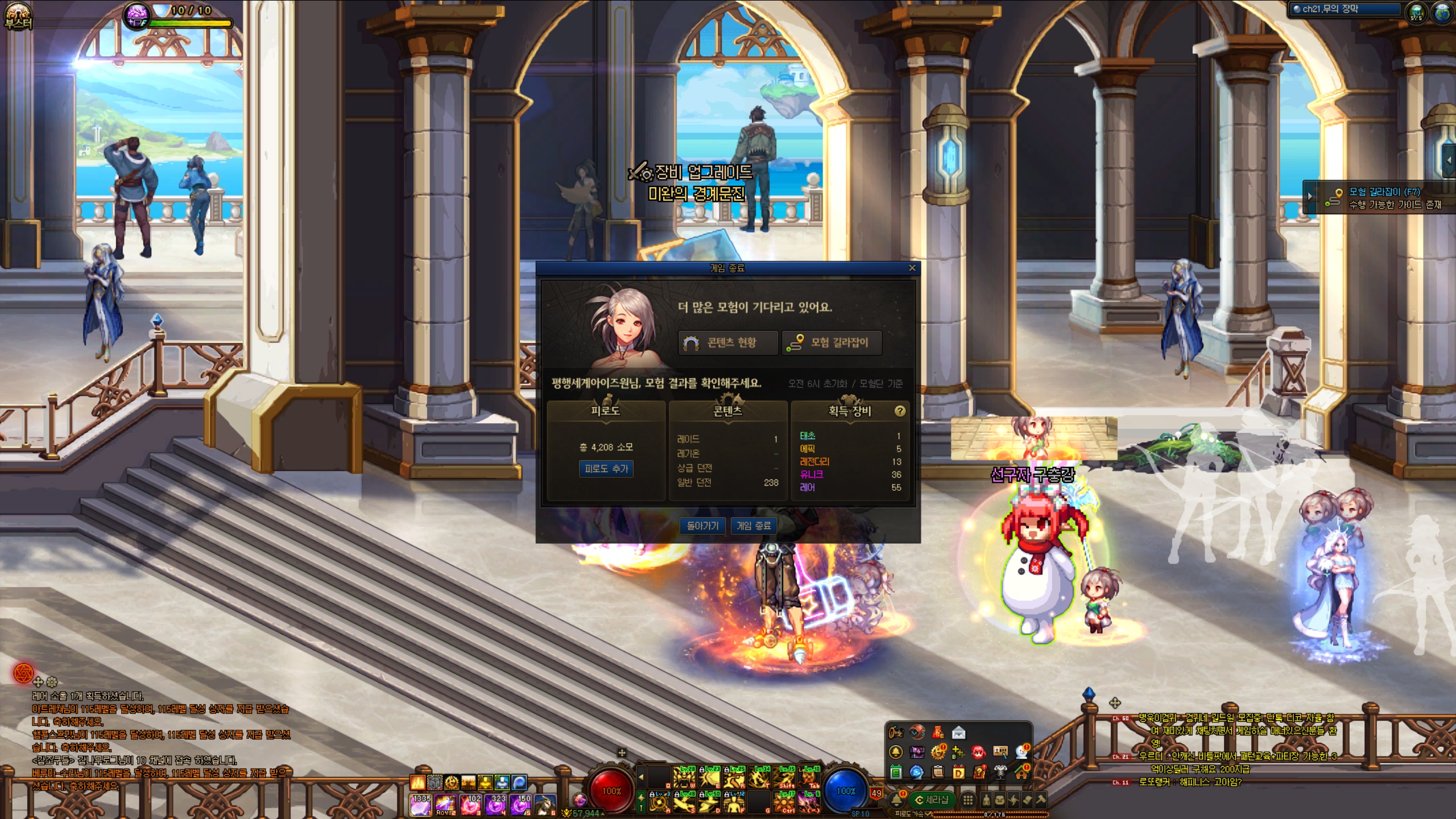The image size is (1456, 819).
Task: Open the yellow D calendar icon
Action: [x=959, y=772]
